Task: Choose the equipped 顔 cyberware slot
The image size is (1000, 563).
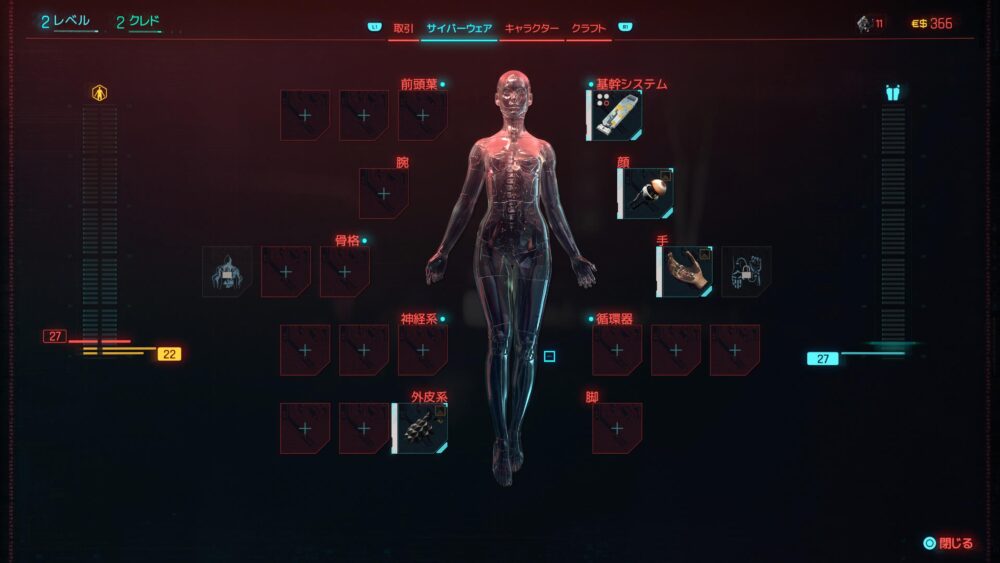Action: [x=645, y=193]
